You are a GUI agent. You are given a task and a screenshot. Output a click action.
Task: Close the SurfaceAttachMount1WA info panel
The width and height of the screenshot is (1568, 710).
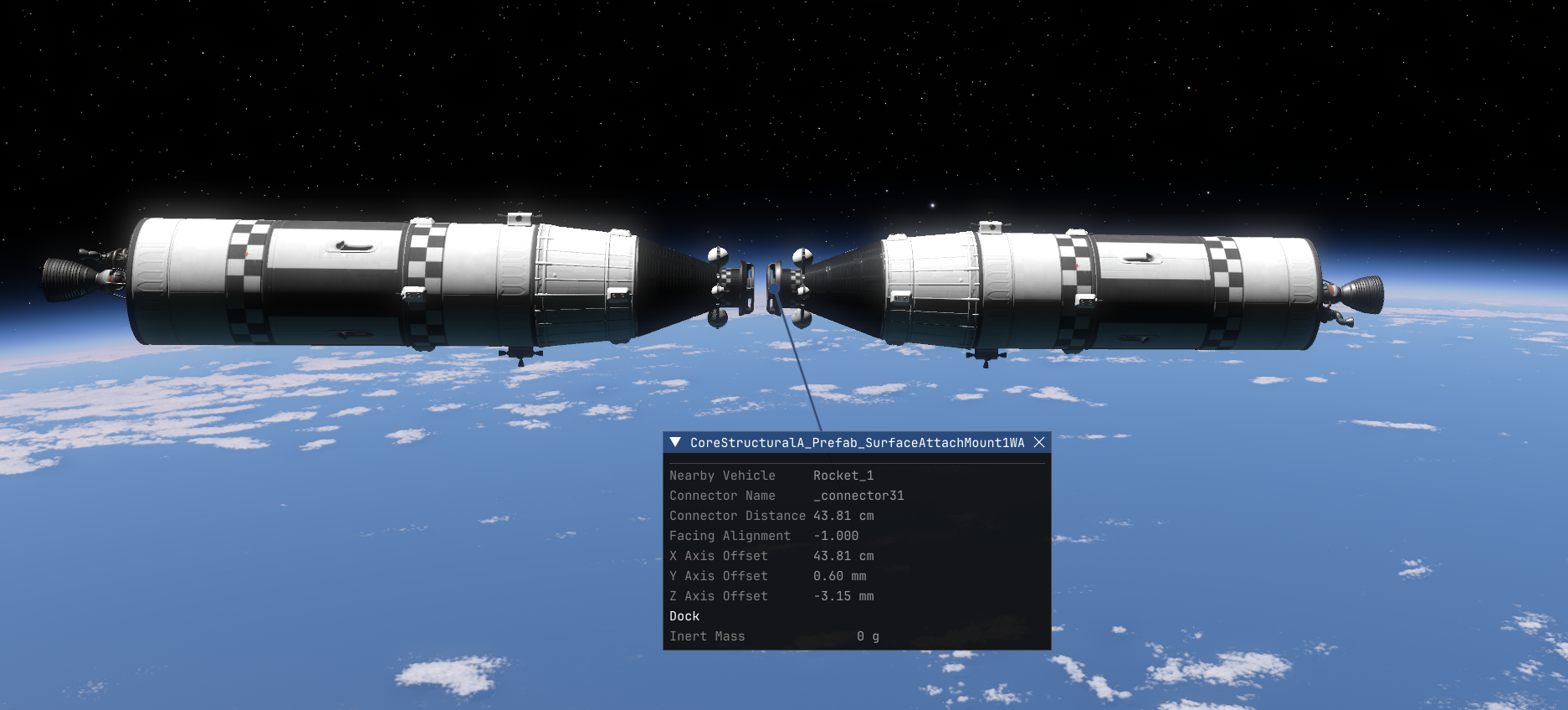[x=1040, y=443]
